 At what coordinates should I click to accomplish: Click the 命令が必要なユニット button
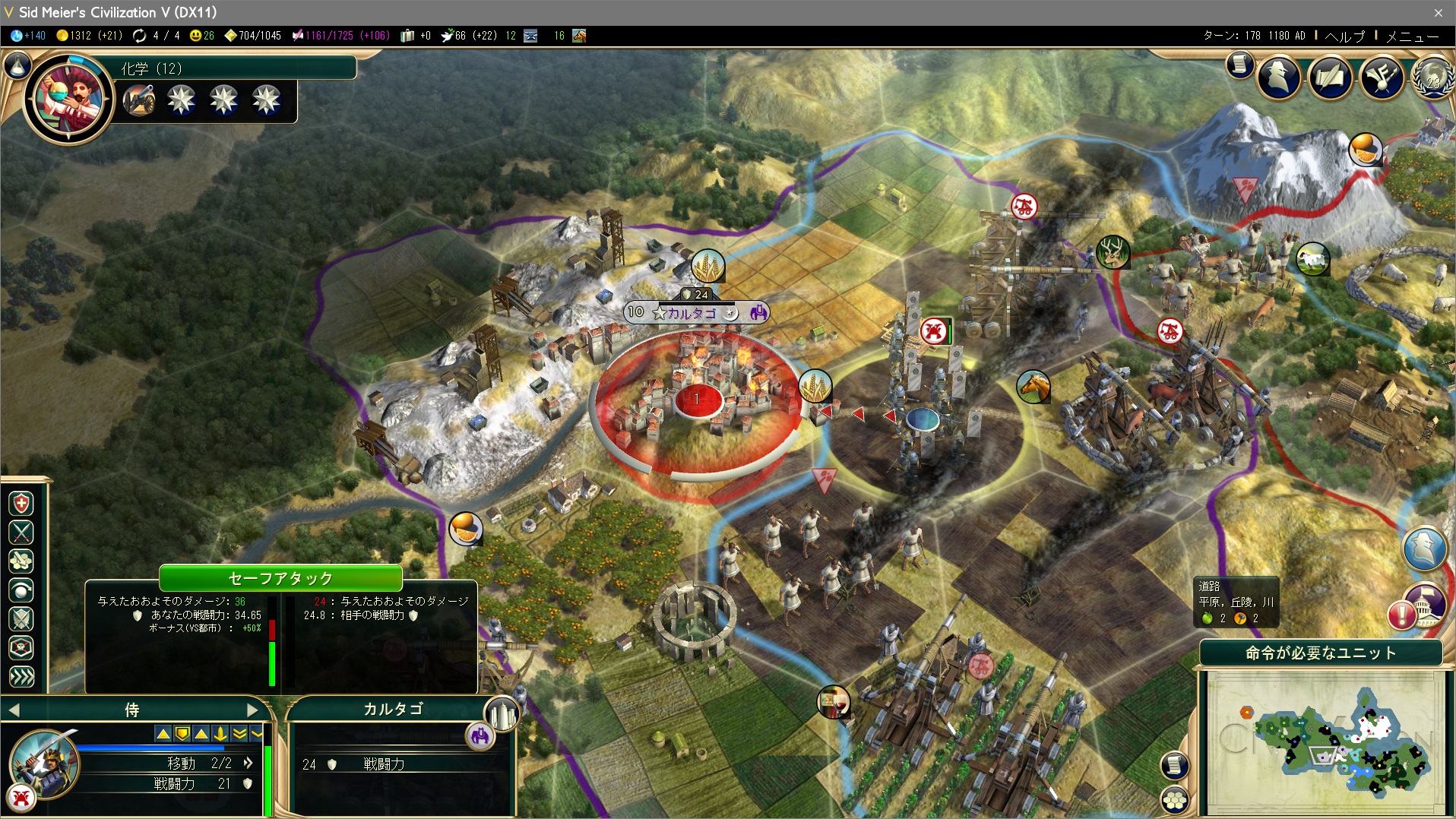tap(1320, 653)
